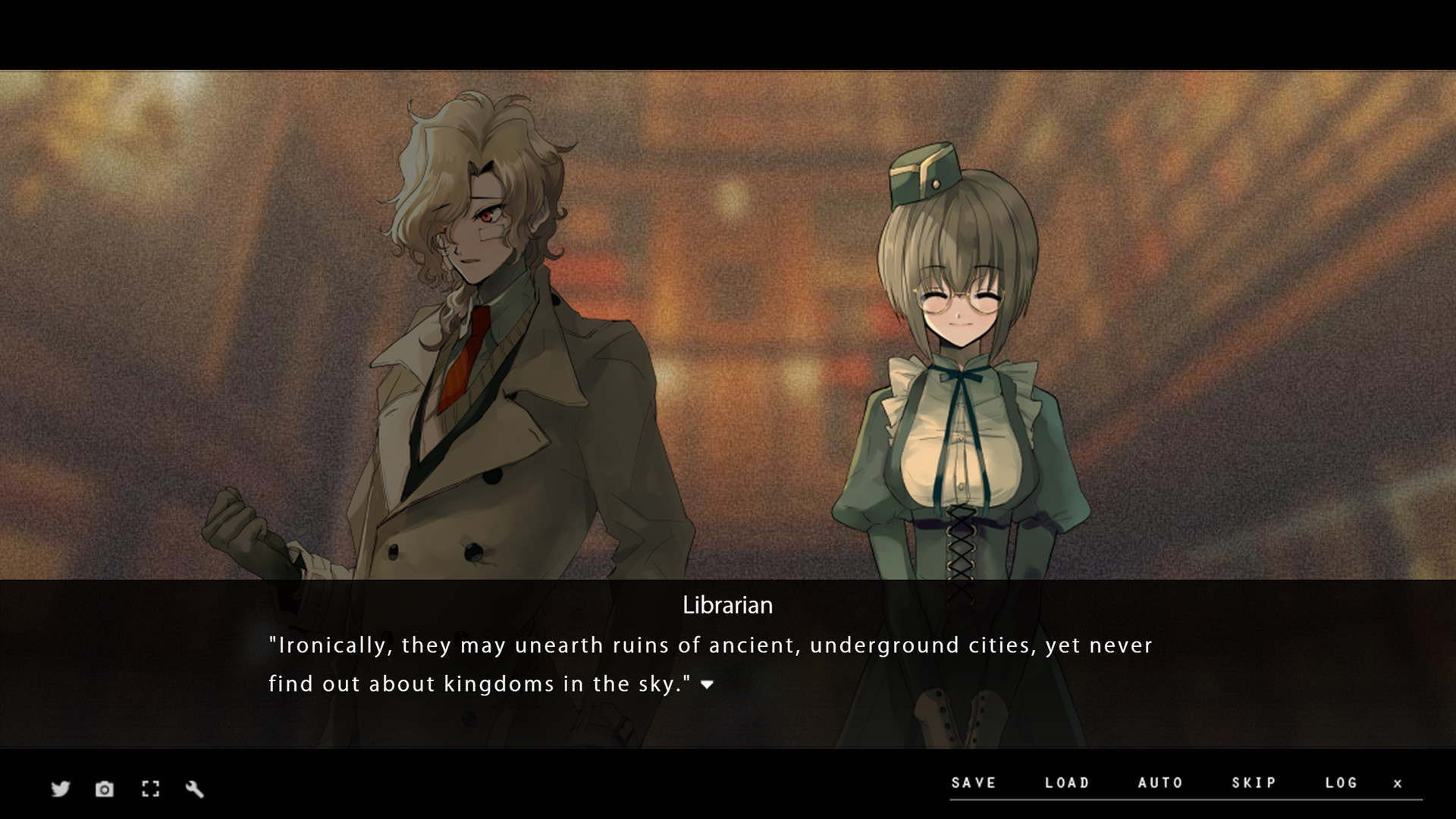Enable AUTO text advance mode
The height and width of the screenshot is (819, 1456).
pyautogui.click(x=1161, y=783)
